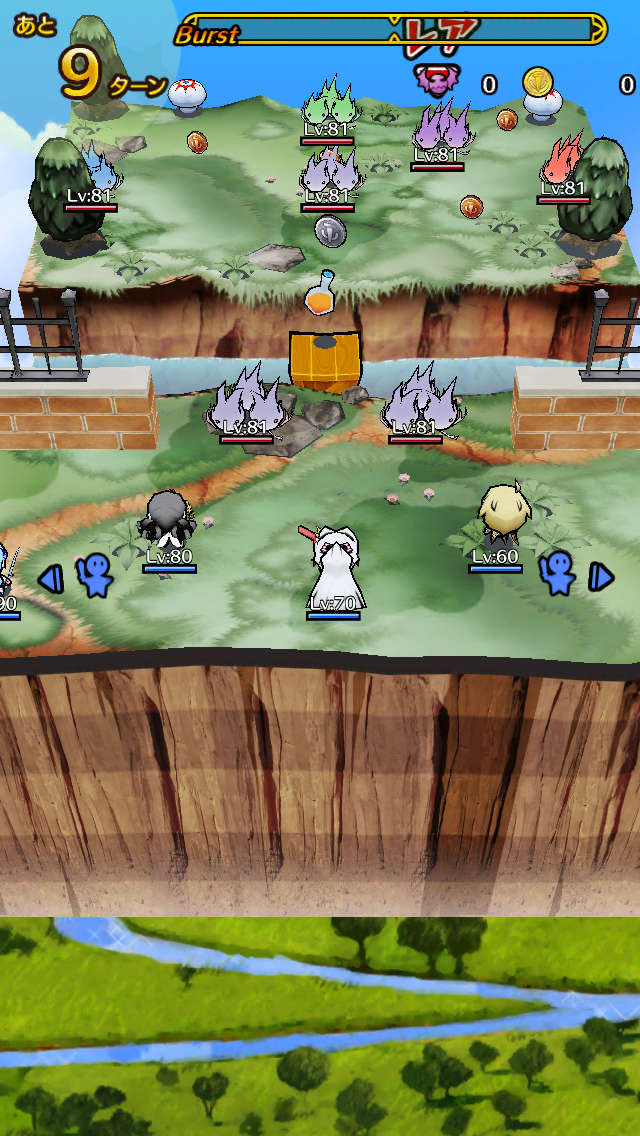Image resolution: width=640 pixels, height=1136 pixels.
Task: Select the right arrow with blue figure
Action: pyautogui.click(x=574, y=575)
